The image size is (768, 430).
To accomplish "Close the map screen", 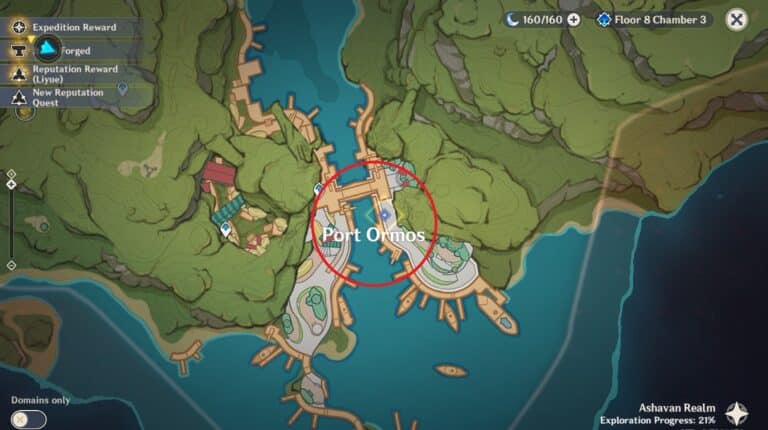I will (x=736, y=19).
